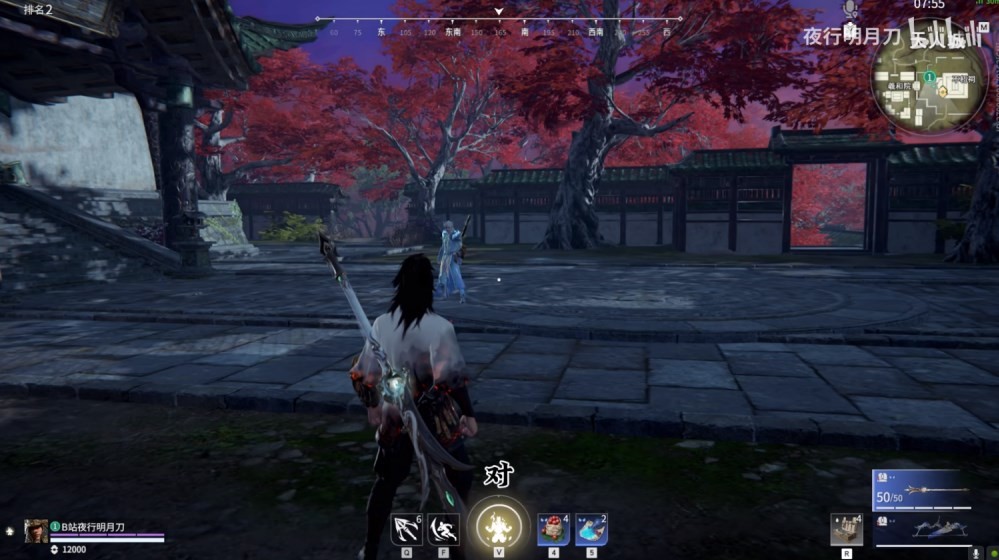The image size is (999, 560).
Task: Use the red berry bag consumable
Action: tap(553, 527)
